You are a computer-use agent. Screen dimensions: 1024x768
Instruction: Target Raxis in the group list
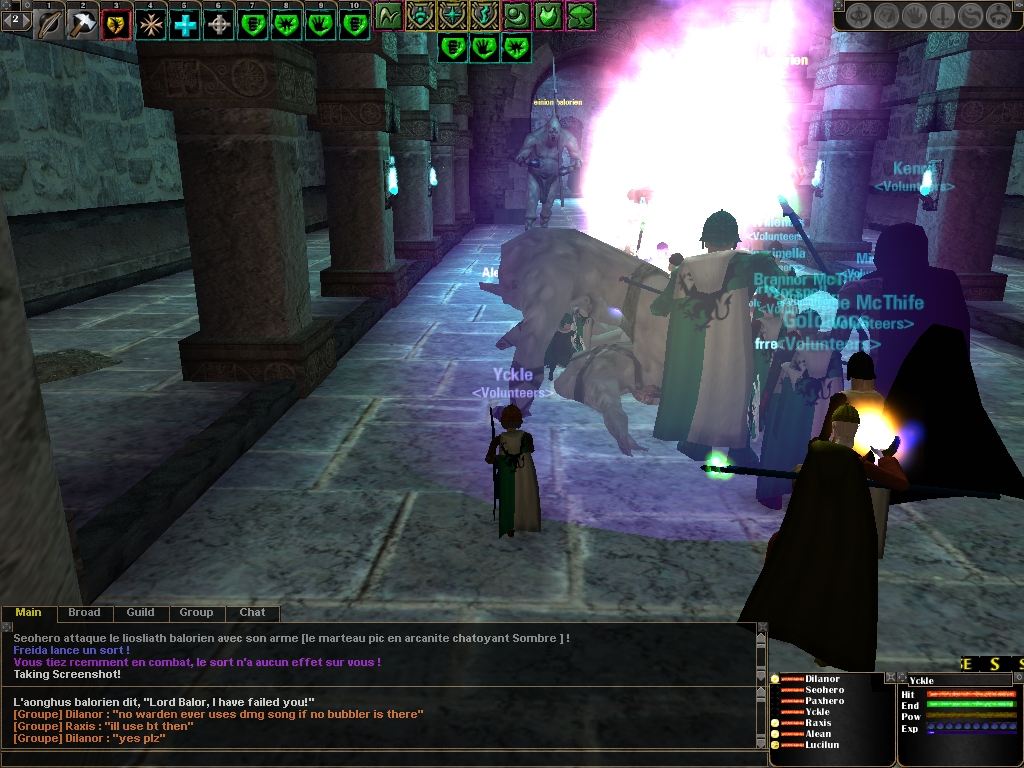[818, 723]
